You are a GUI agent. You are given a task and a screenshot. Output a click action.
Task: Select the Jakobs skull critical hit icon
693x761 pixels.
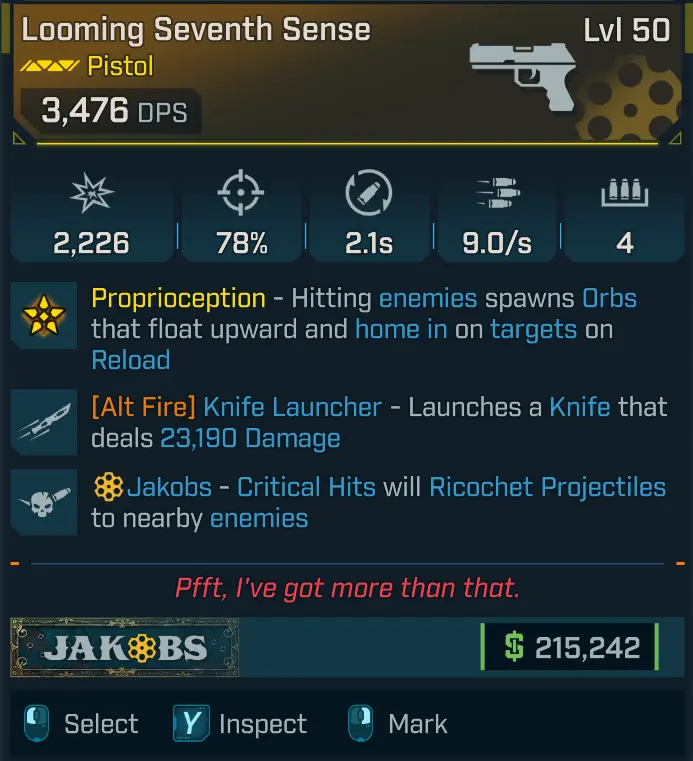tap(44, 503)
